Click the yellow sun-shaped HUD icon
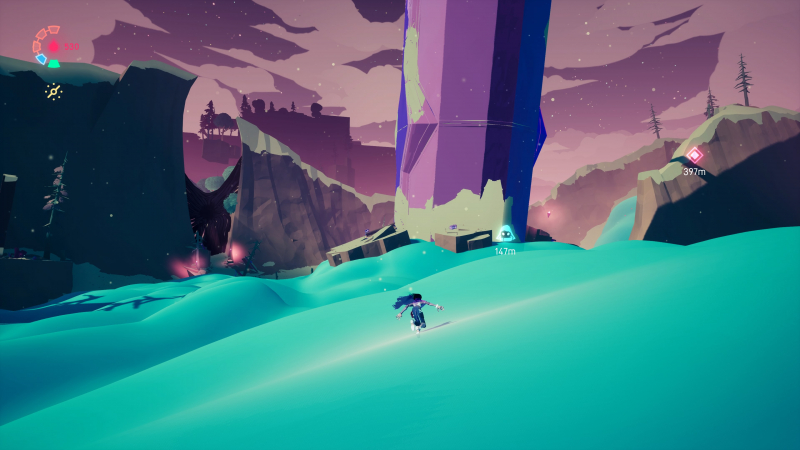This screenshot has width=800, height=450. tap(54, 92)
